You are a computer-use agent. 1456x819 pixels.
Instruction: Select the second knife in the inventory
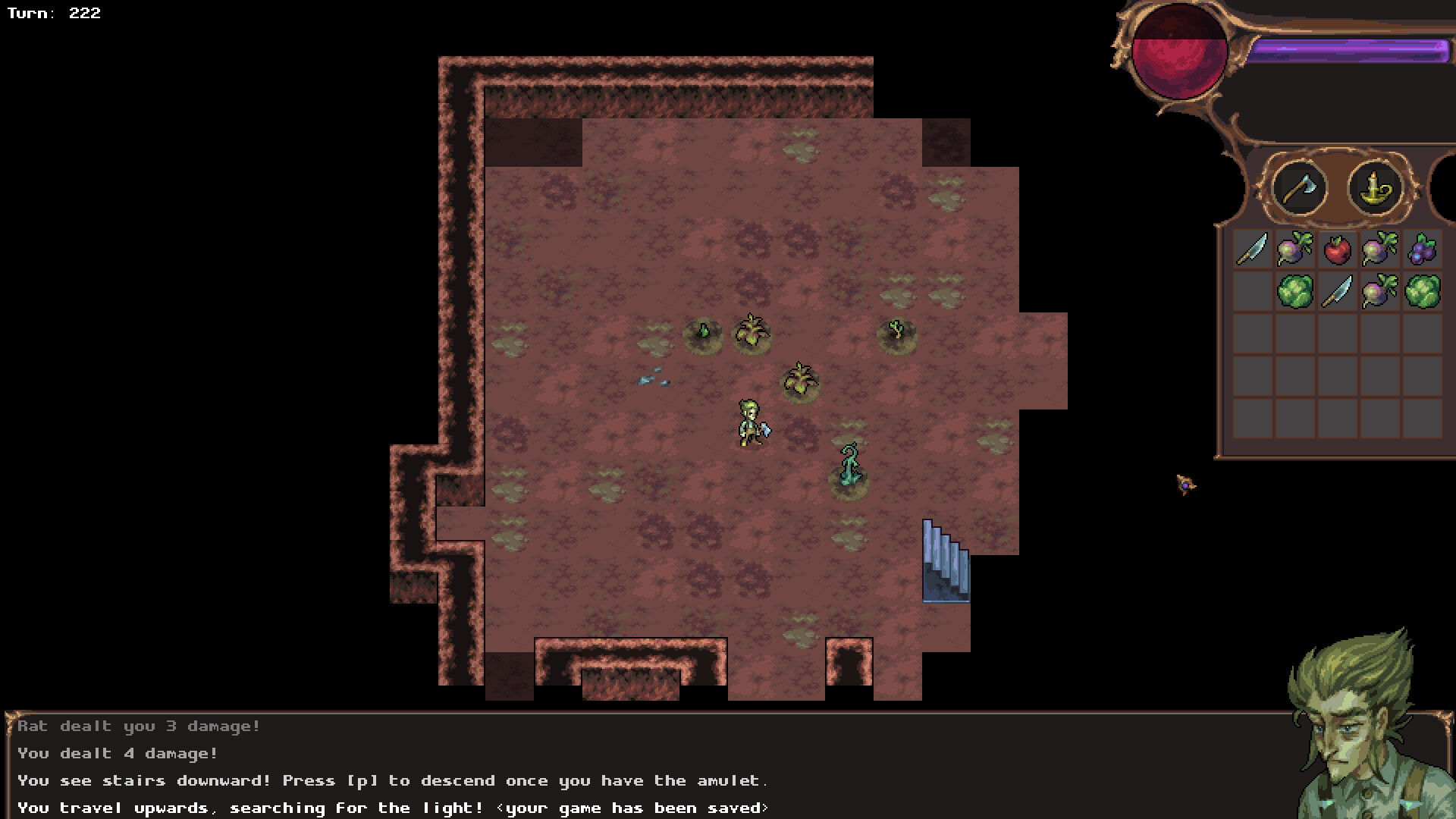point(1337,293)
